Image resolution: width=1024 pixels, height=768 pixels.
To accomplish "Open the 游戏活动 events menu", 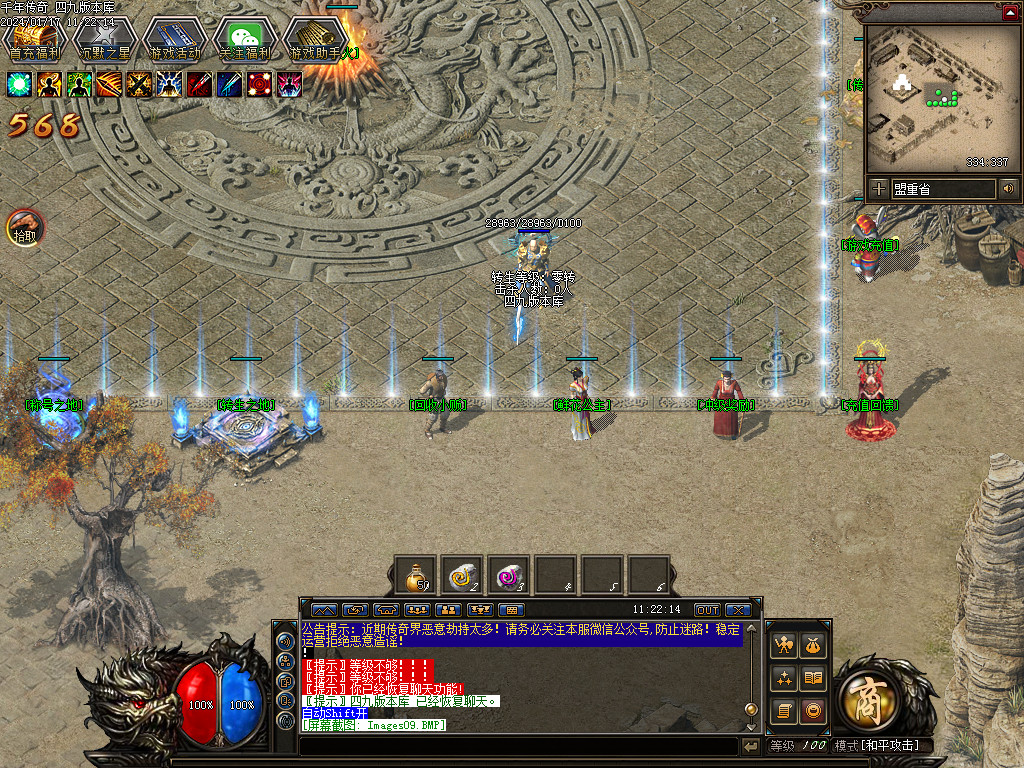I will point(174,40).
